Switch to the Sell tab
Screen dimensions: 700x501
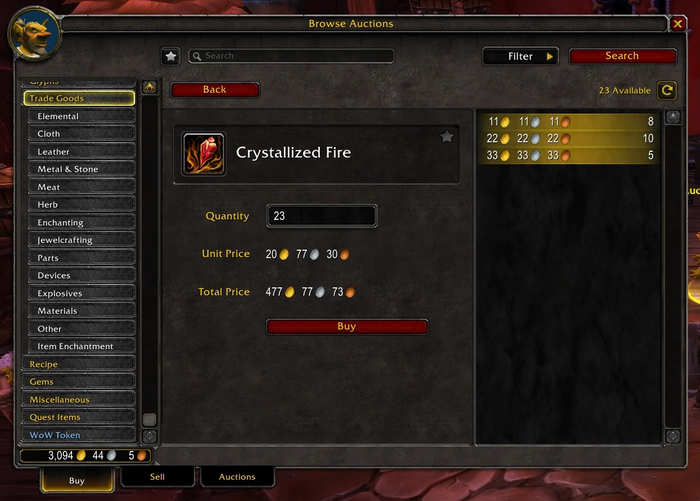coord(157,478)
